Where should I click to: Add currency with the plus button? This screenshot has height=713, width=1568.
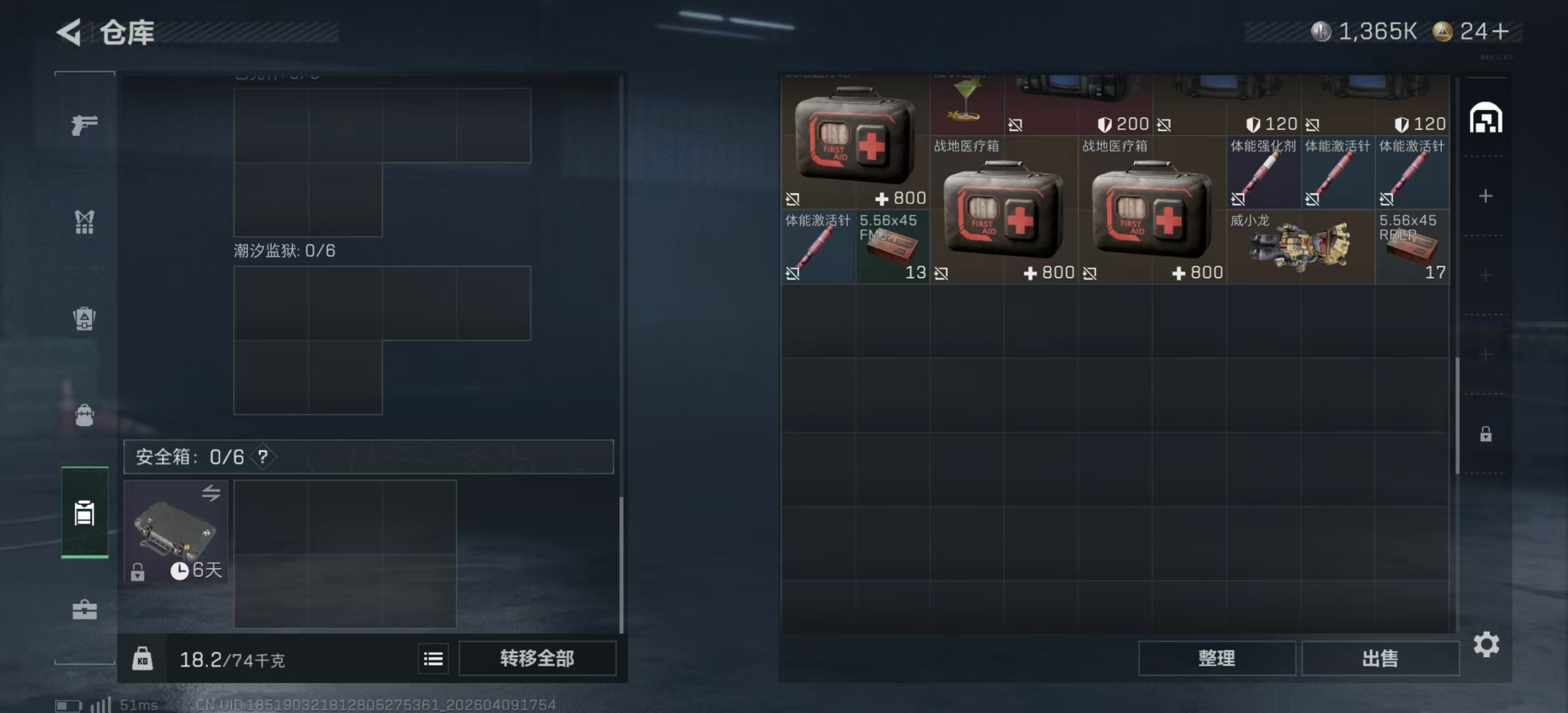(x=1501, y=31)
